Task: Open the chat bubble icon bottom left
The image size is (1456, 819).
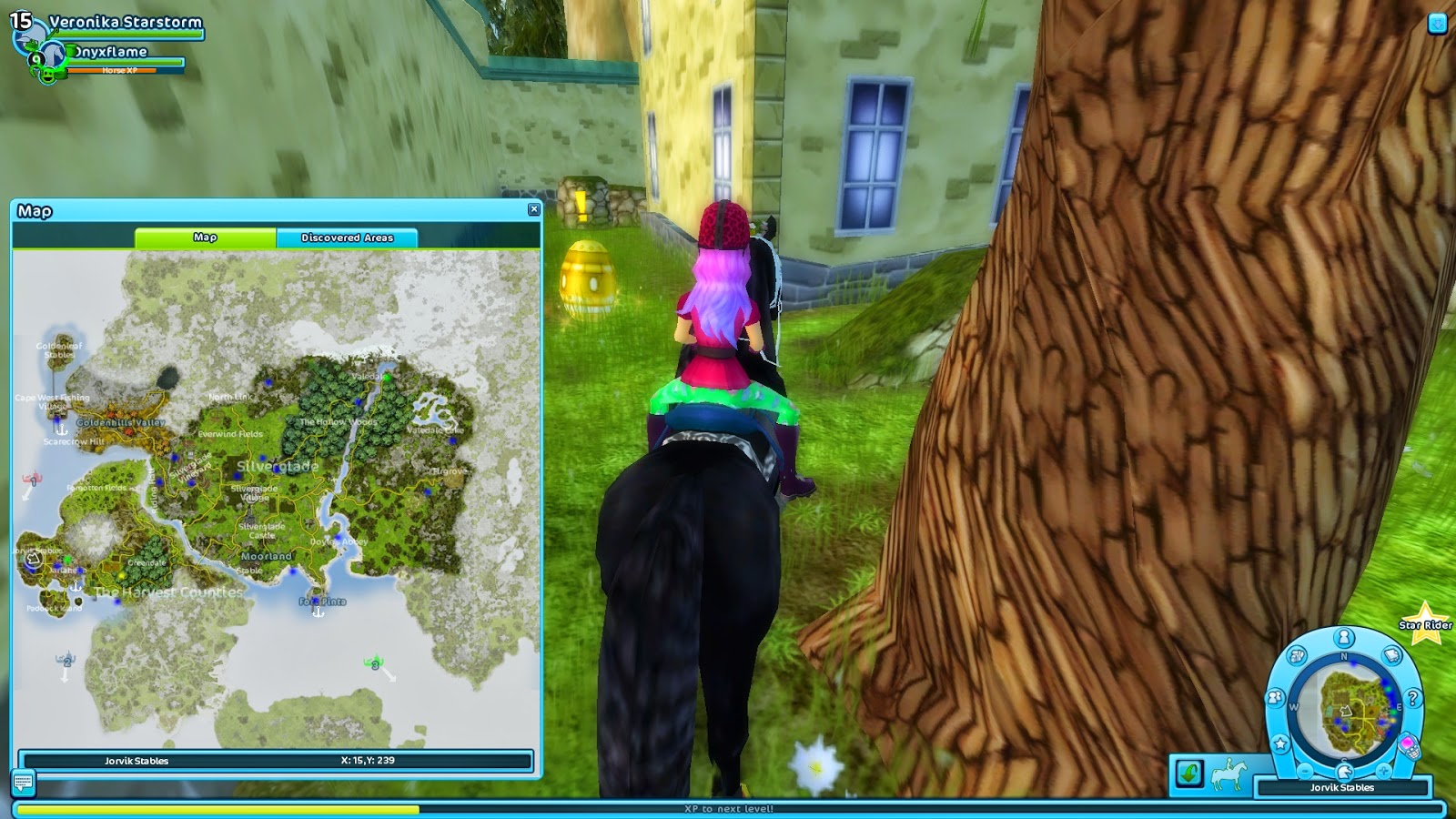Action: click(x=24, y=783)
